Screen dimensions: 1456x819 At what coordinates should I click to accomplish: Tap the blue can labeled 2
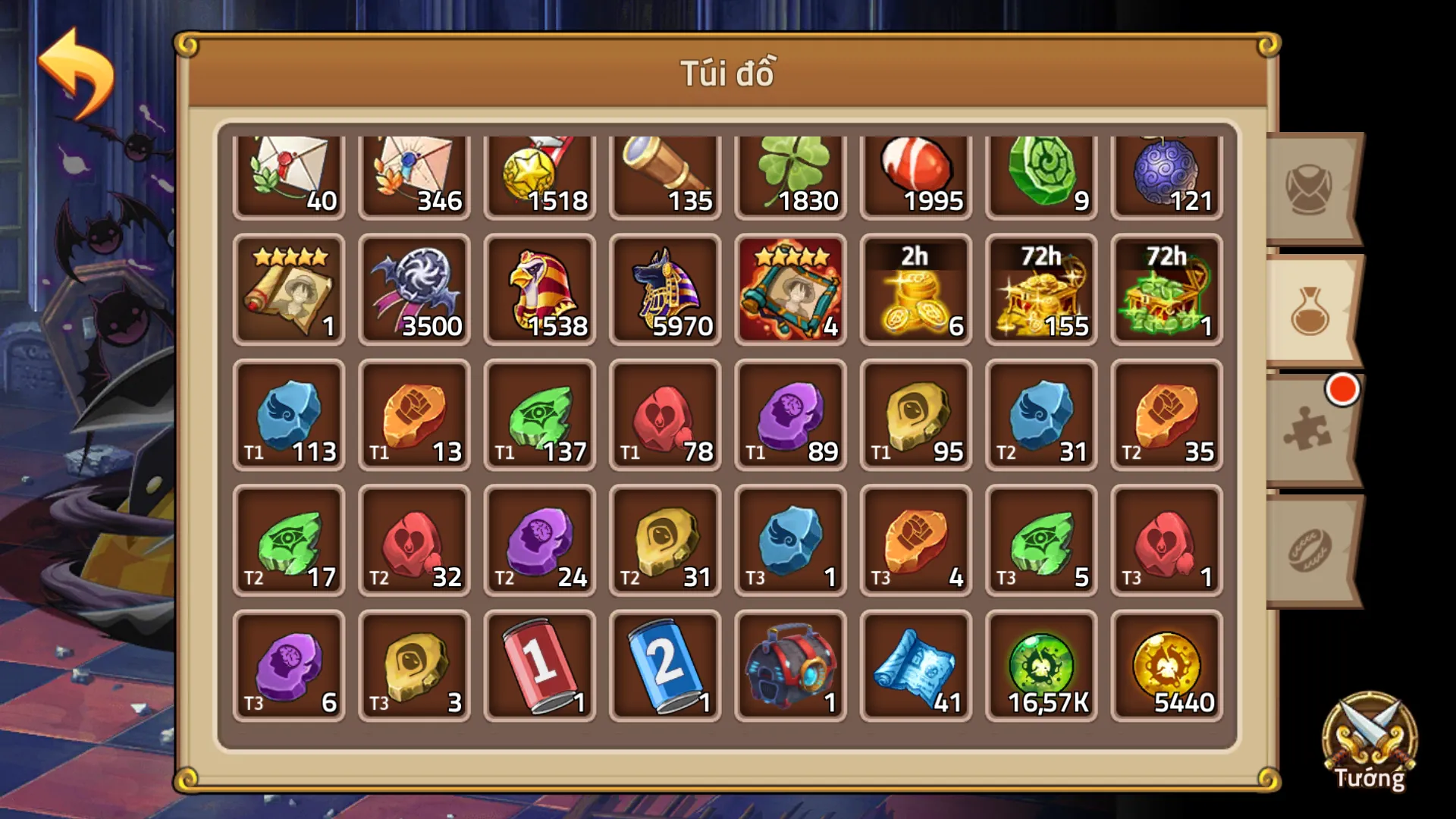tap(664, 664)
